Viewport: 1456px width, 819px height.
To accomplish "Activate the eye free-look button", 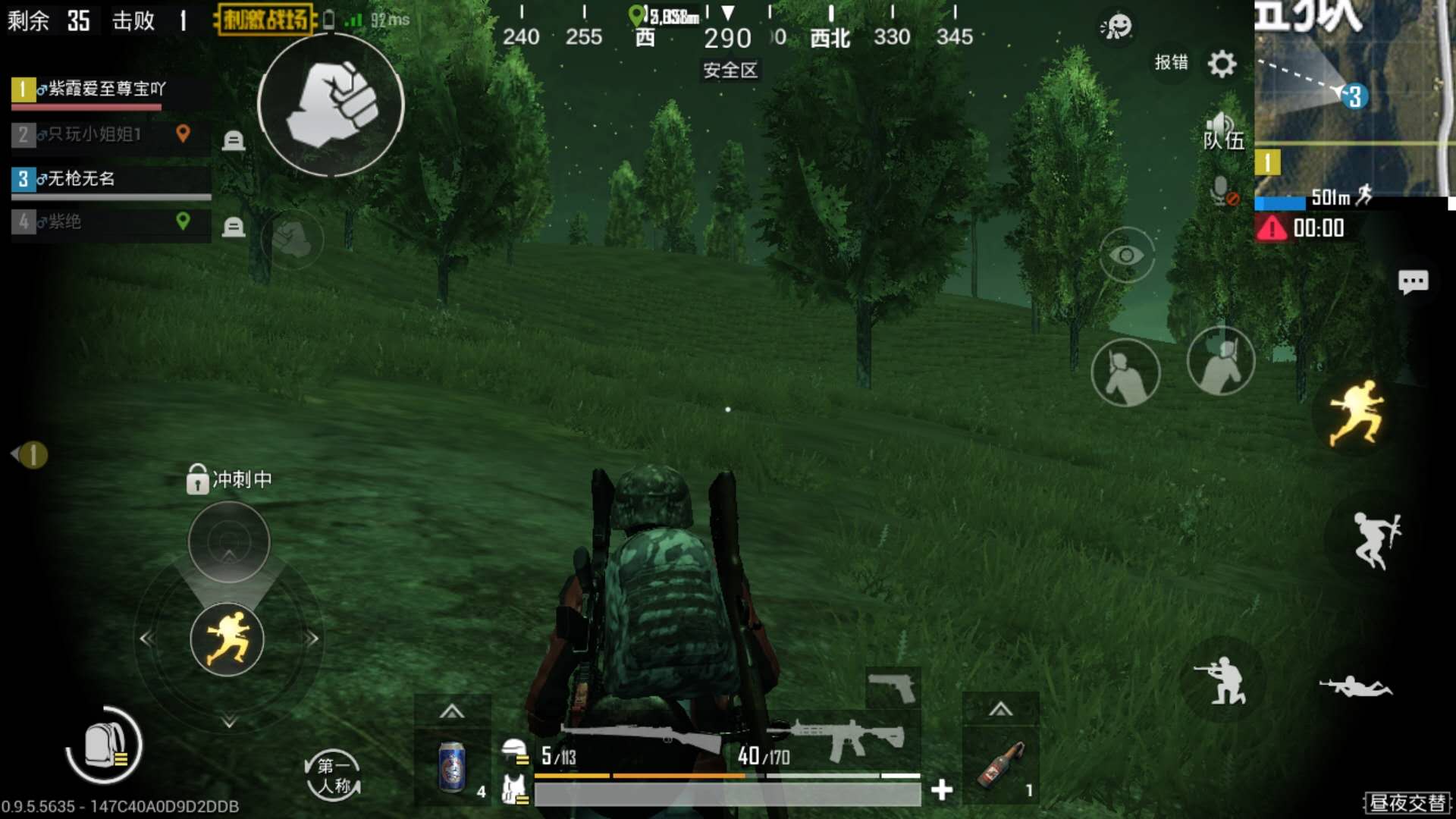I will point(1126,255).
